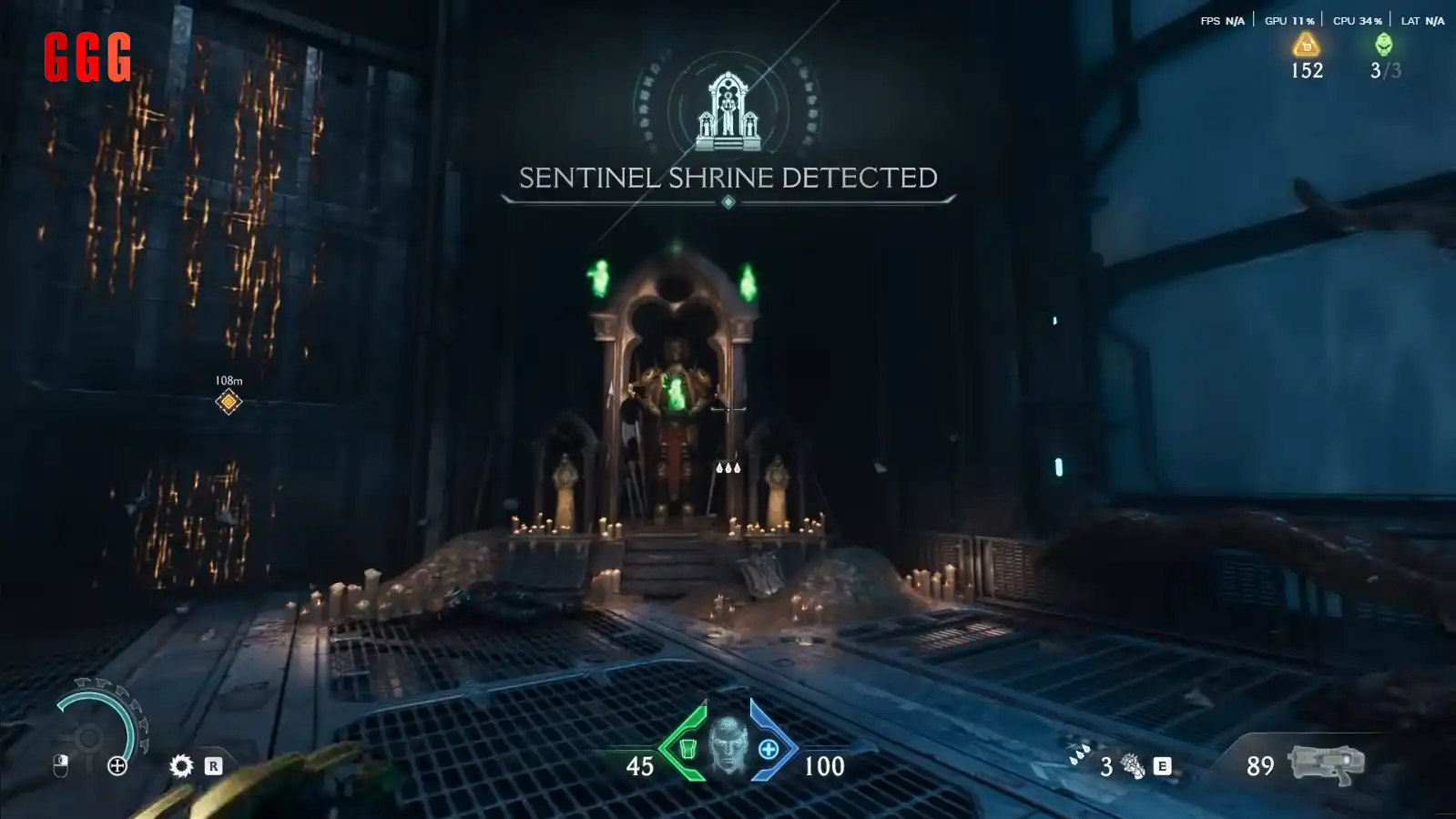
Task: Select the power fist grenade icon
Action: (x=1133, y=766)
